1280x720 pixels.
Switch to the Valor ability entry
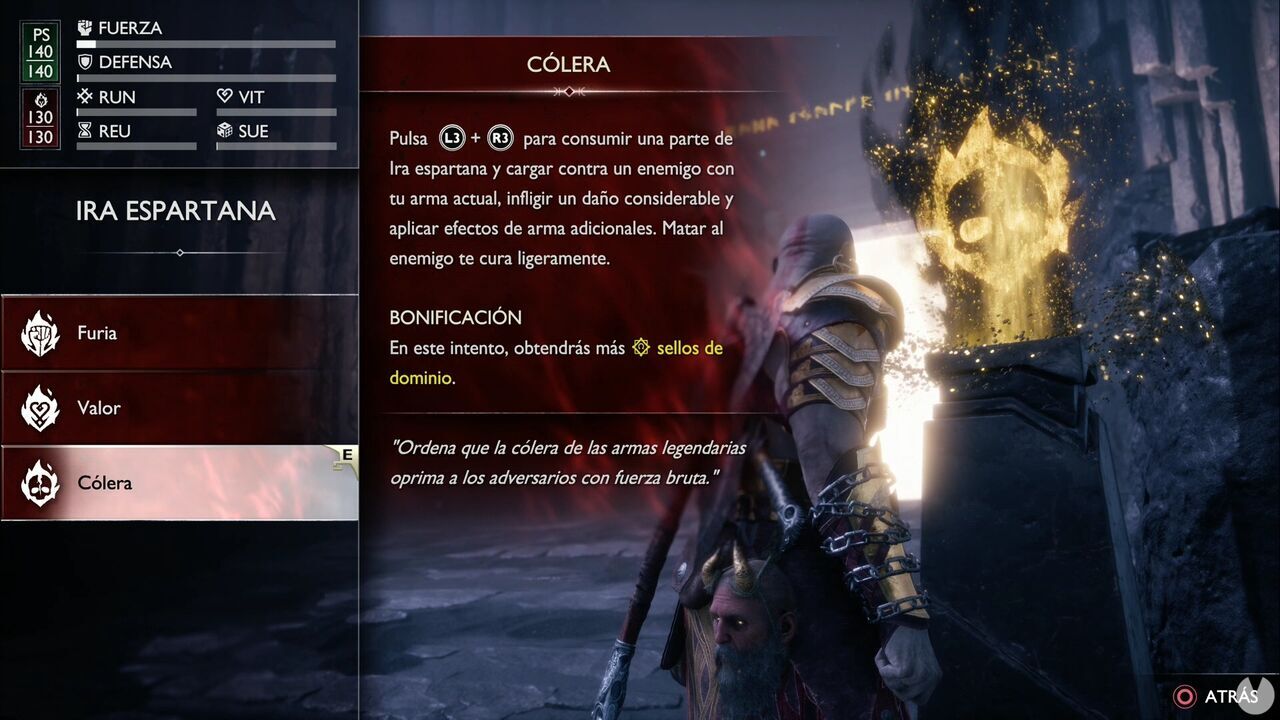(x=100, y=408)
